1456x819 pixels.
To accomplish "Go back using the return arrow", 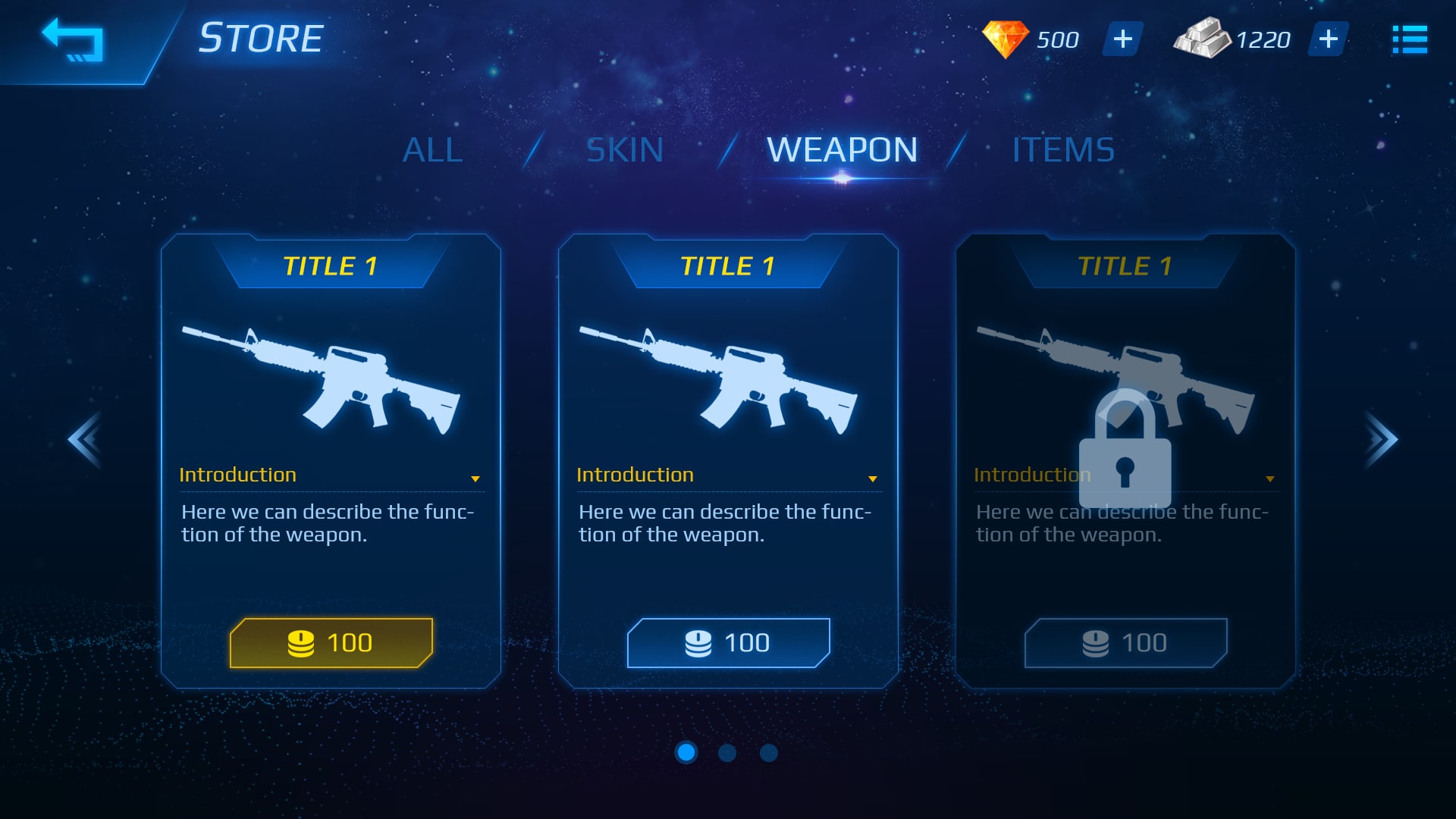I will pos(73,40).
